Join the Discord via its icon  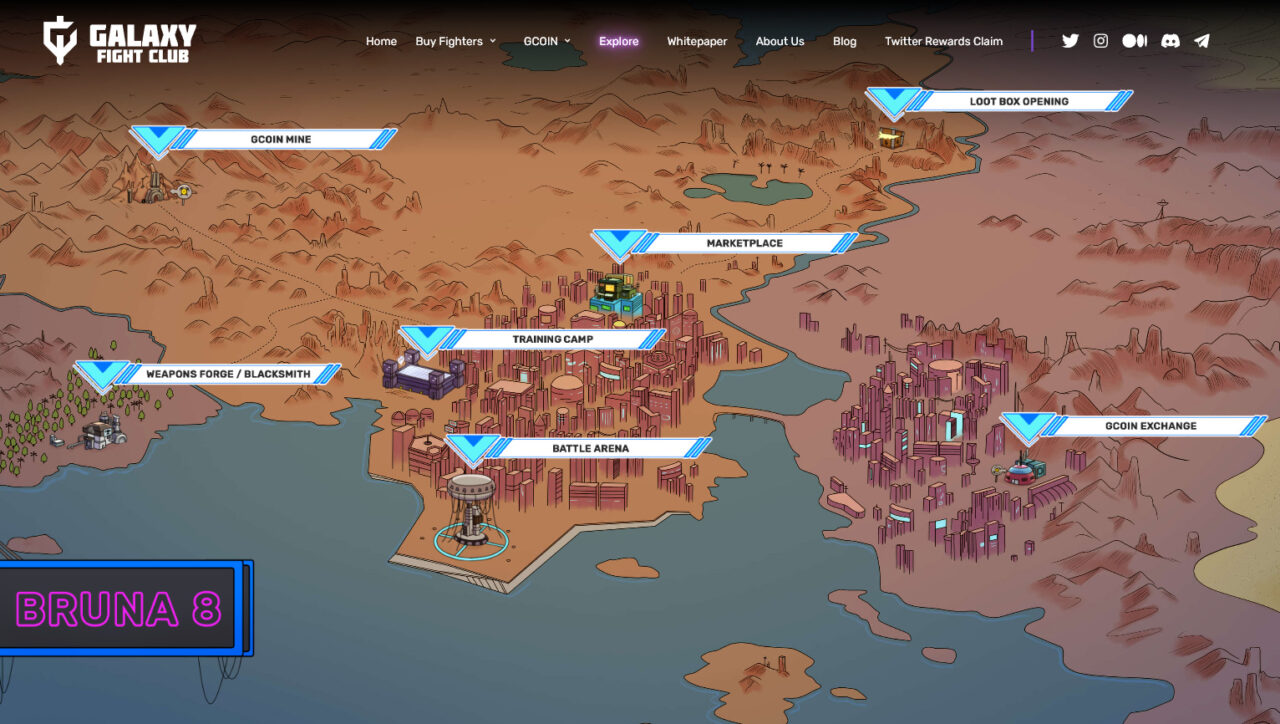[x=1169, y=41]
